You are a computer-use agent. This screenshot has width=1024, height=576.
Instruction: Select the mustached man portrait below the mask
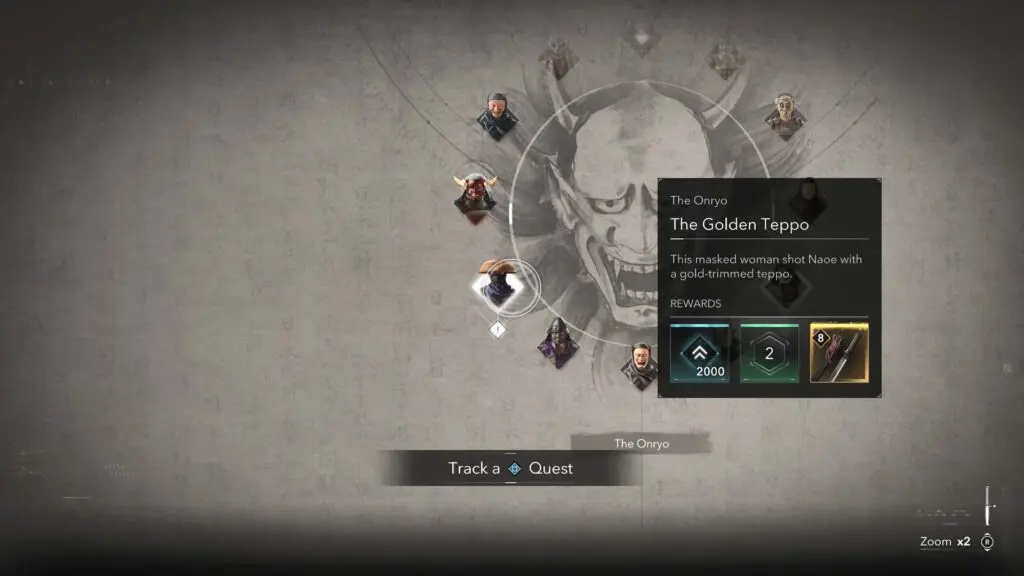pyautogui.click(x=640, y=366)
